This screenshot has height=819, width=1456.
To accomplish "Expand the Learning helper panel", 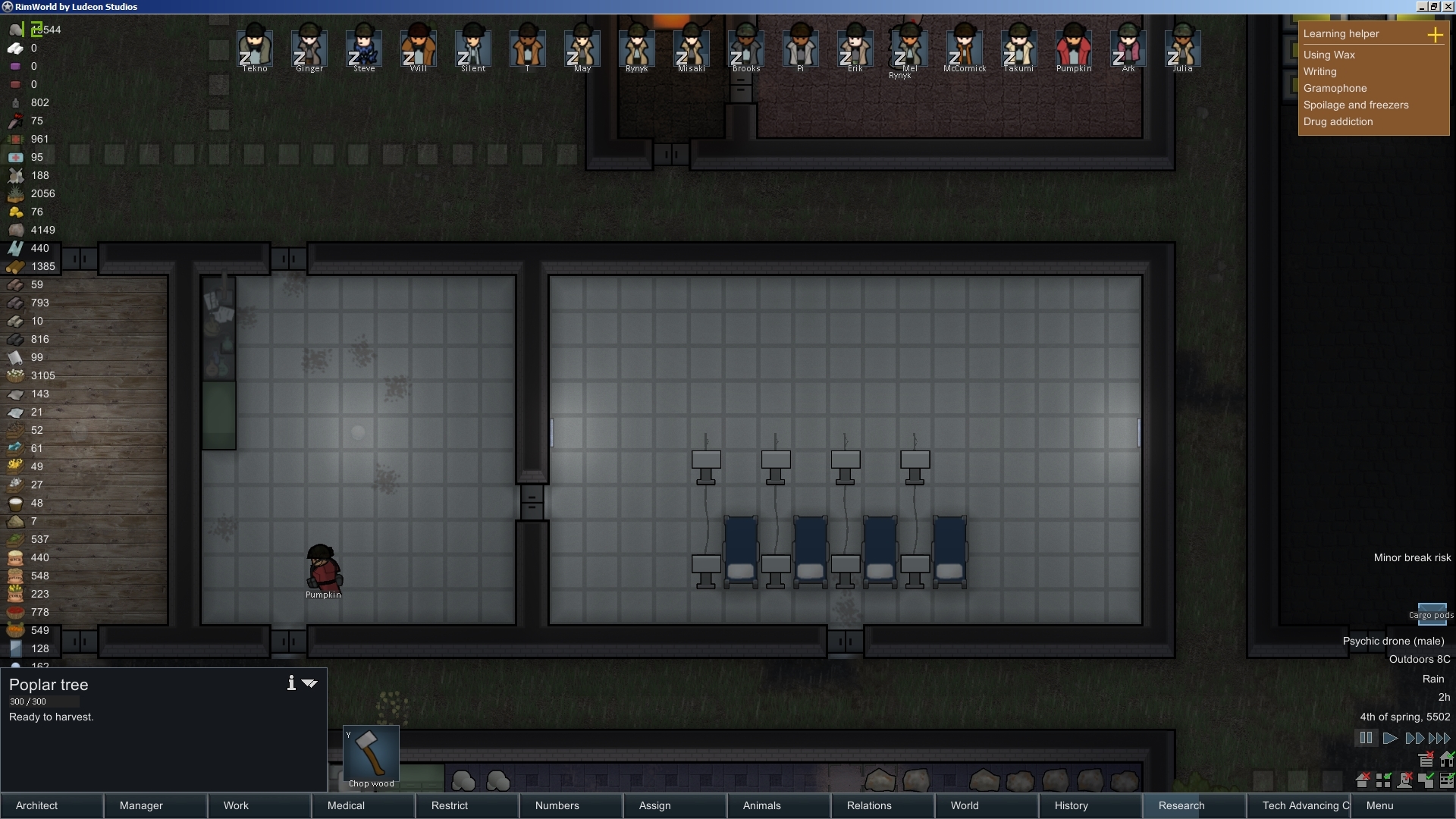I will 1436,35.
